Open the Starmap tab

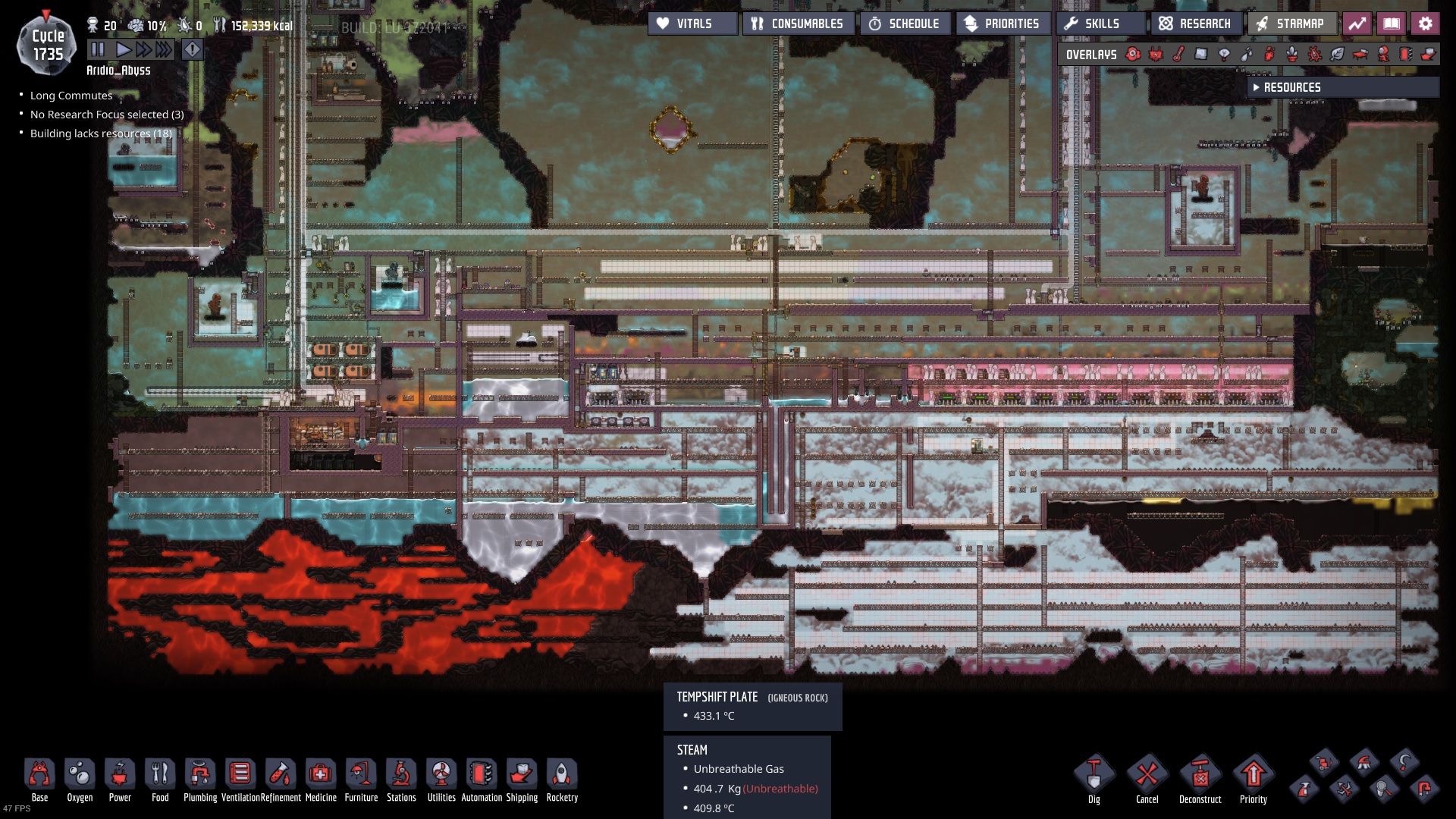[x=1291, y=24]
